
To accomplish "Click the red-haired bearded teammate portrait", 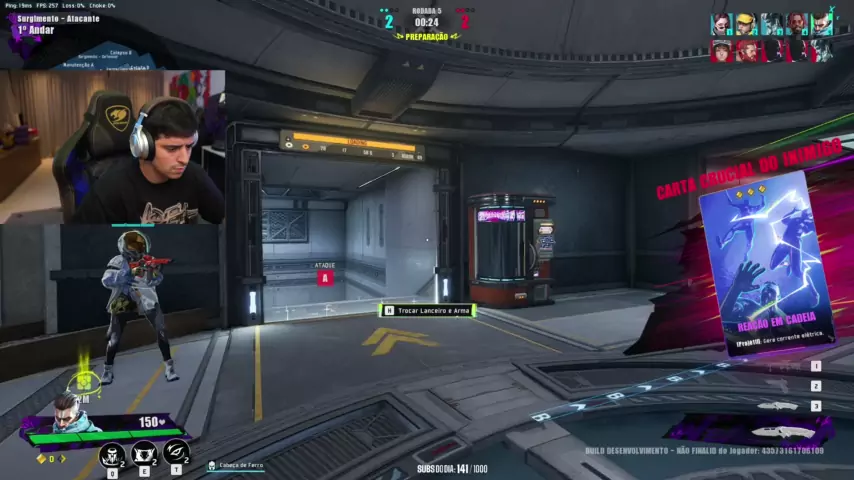I will [796, 24].
